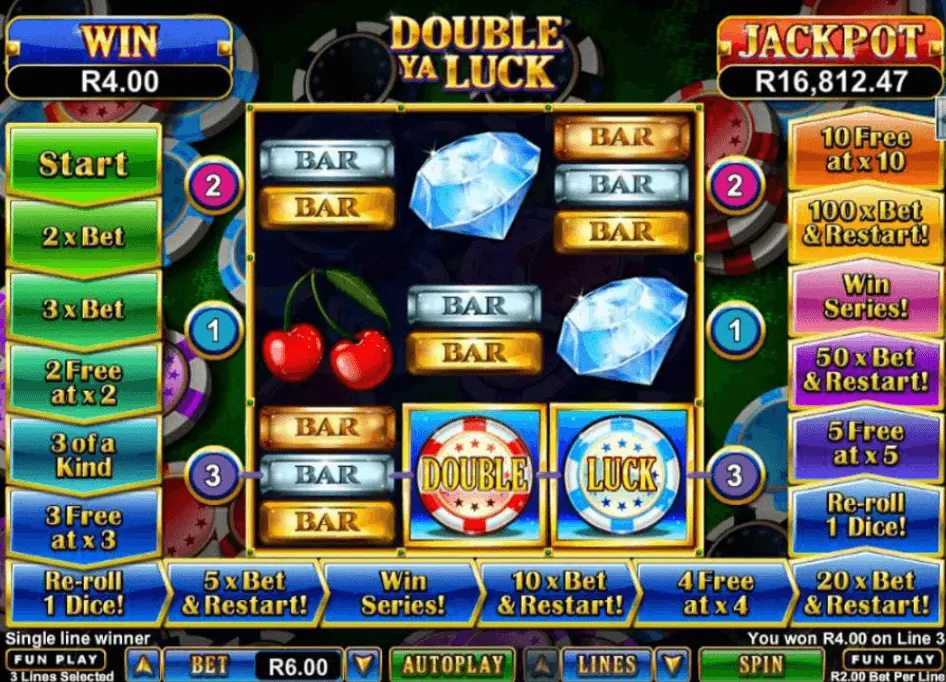Screen dimensions: 946x682
Task: Select the 100 x Bet & Restart tile
Action: coord(865,224)
